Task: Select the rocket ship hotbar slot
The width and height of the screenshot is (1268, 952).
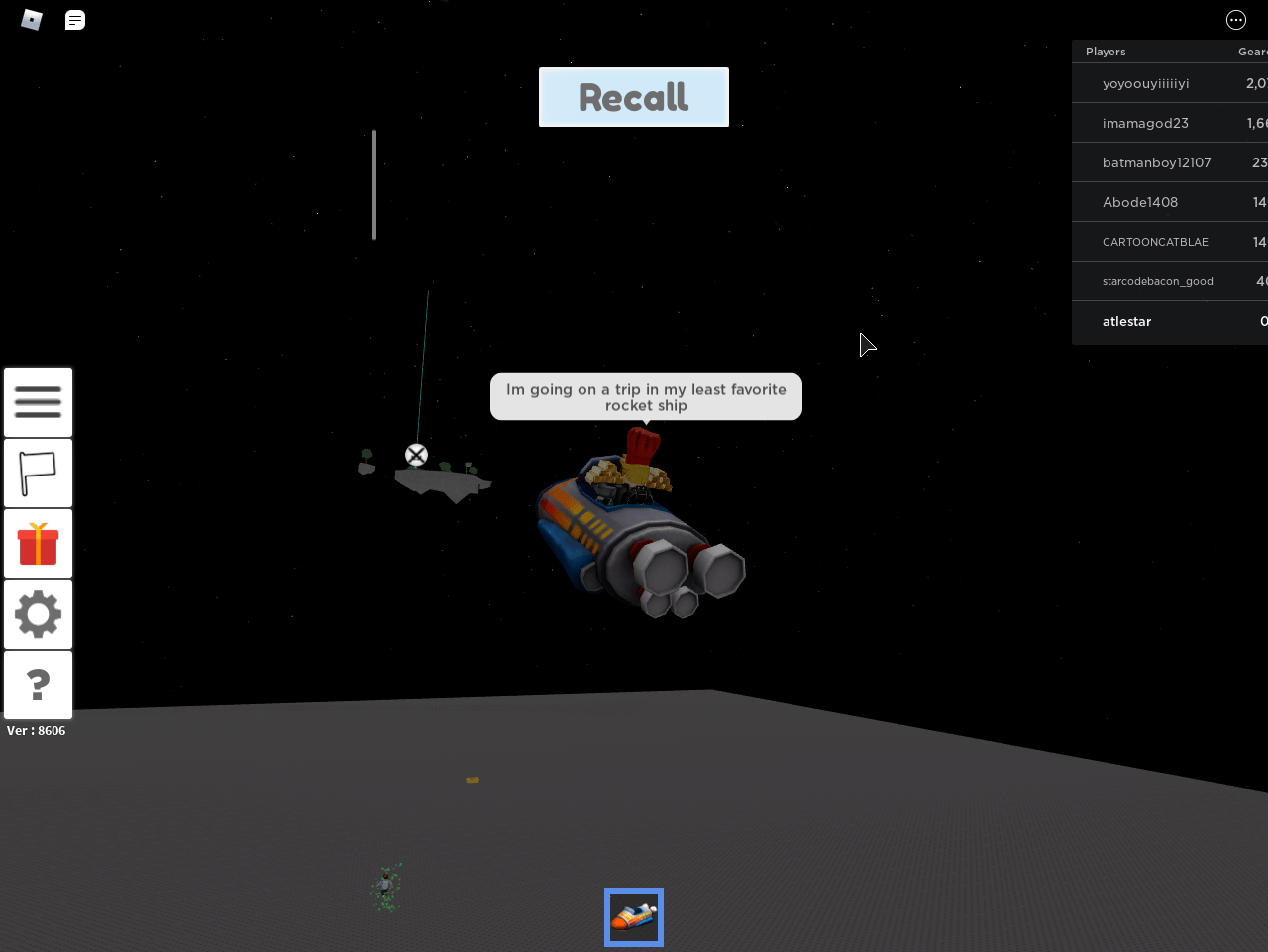Action: point(633,916)
